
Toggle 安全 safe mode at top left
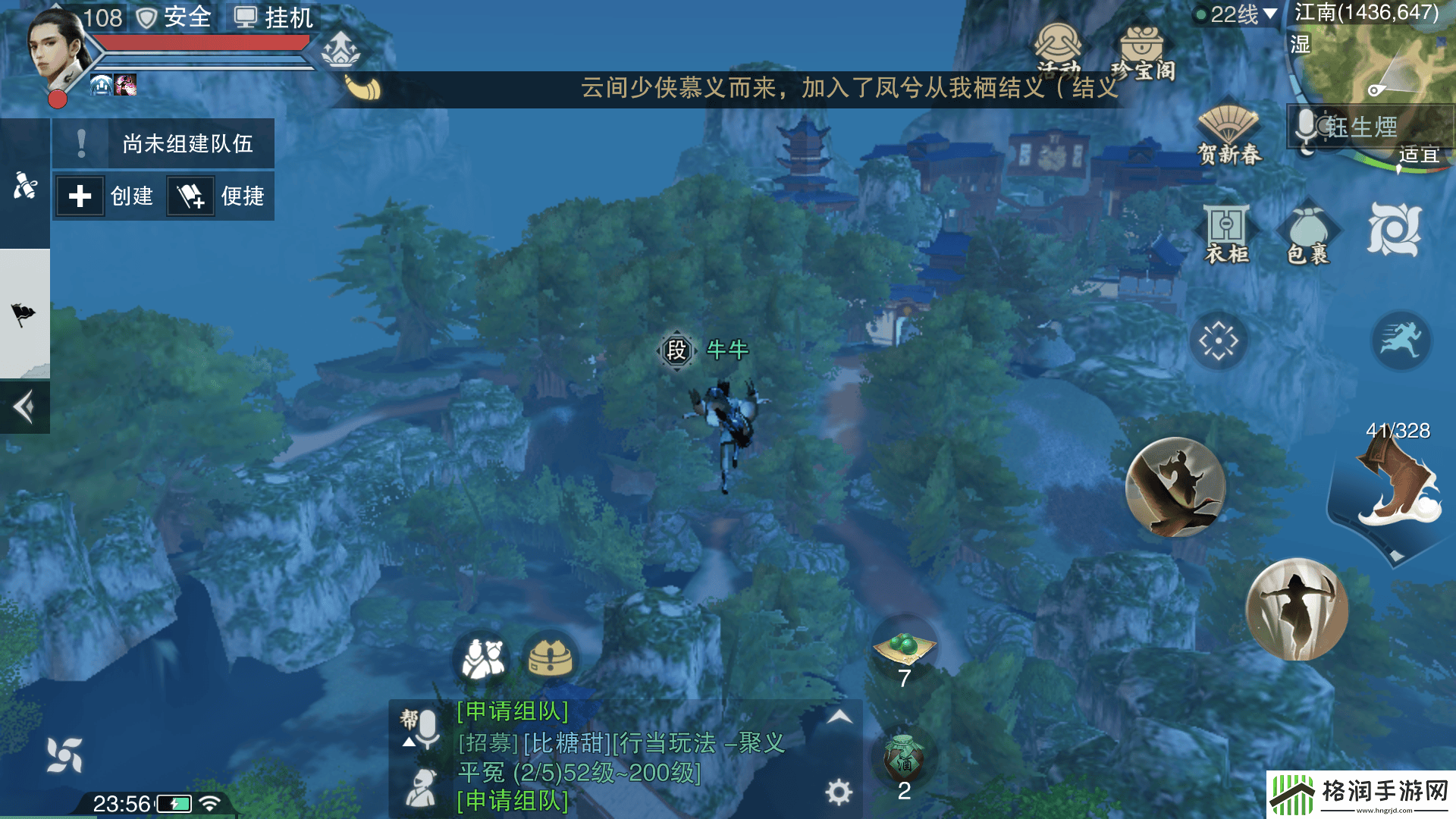172,17
